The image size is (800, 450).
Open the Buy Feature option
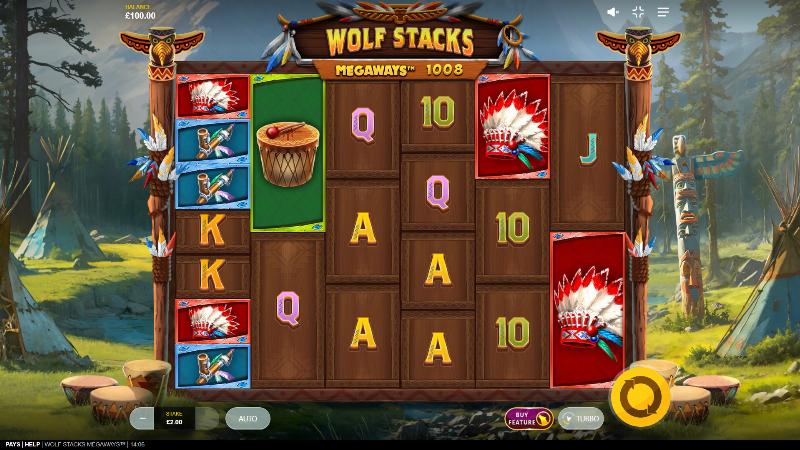[529, 418]
